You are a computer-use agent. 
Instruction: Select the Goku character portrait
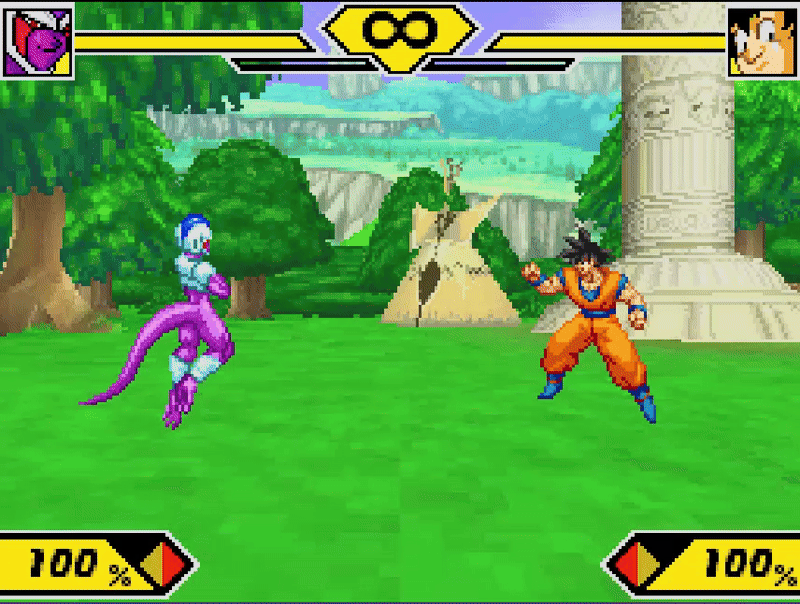pos(762,43)
